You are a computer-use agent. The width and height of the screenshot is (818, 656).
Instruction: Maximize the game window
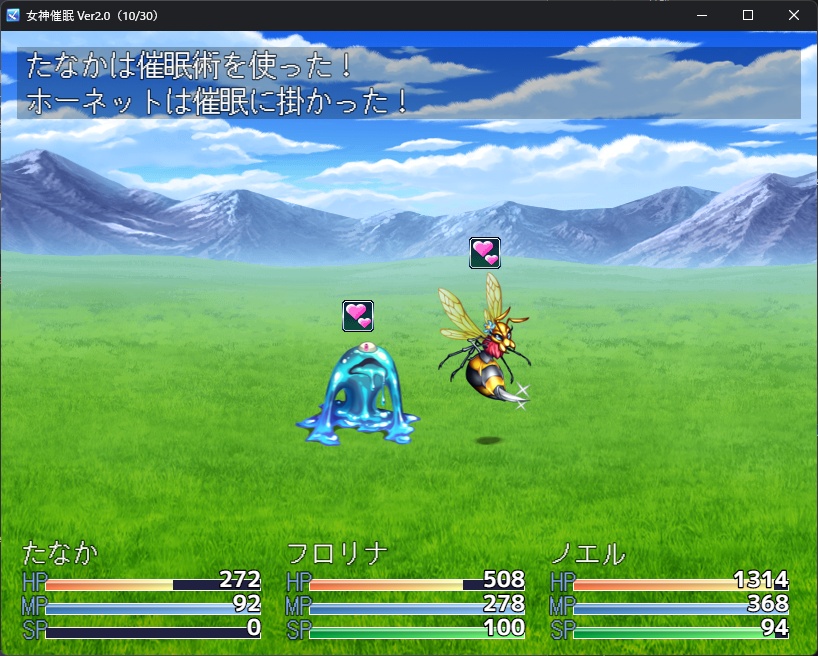tap(748, 15)
